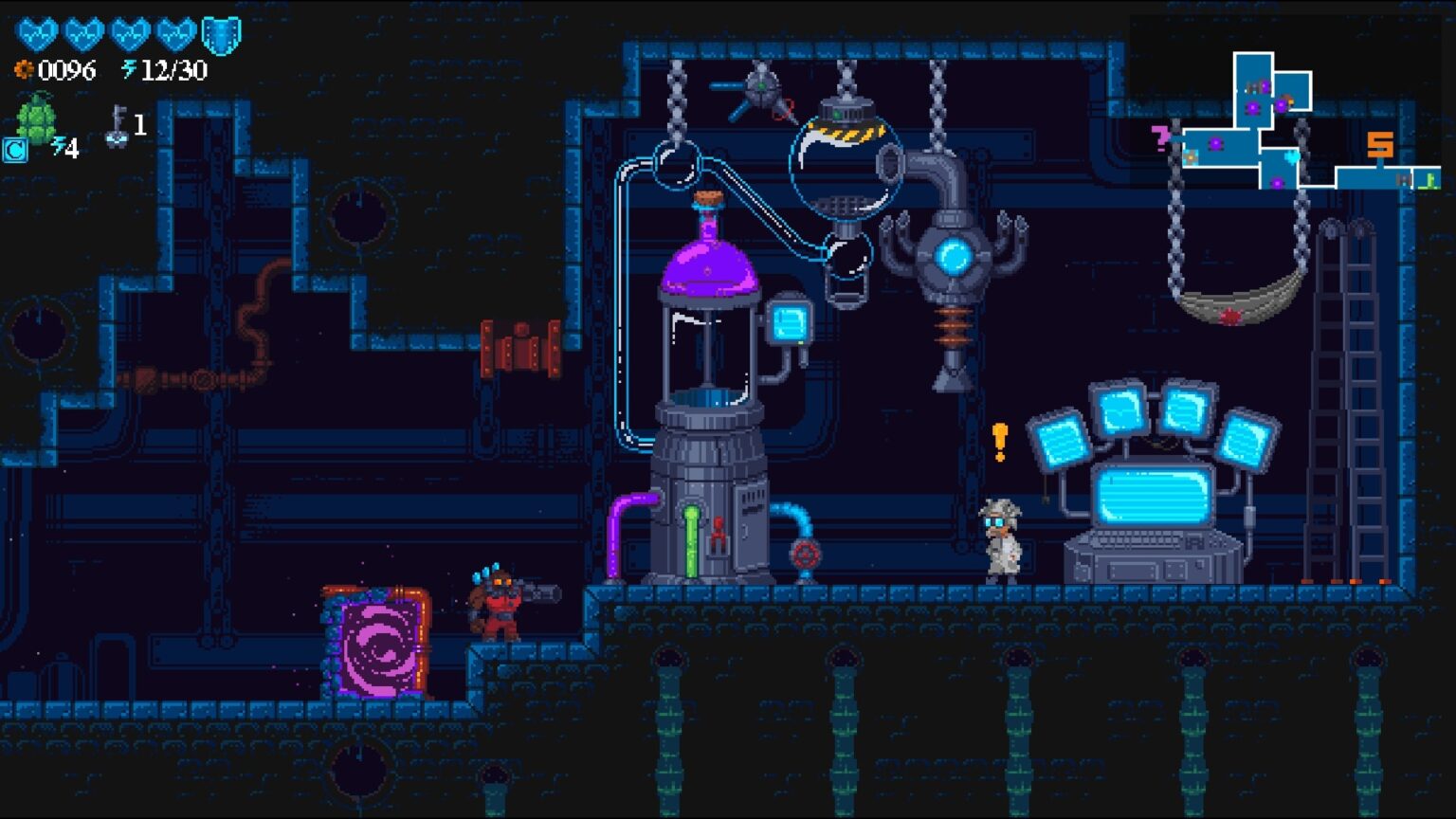Click the cyan heart marker on minimap
The height and width of the screenshot is (819, 1456).
click(1292, 156)
